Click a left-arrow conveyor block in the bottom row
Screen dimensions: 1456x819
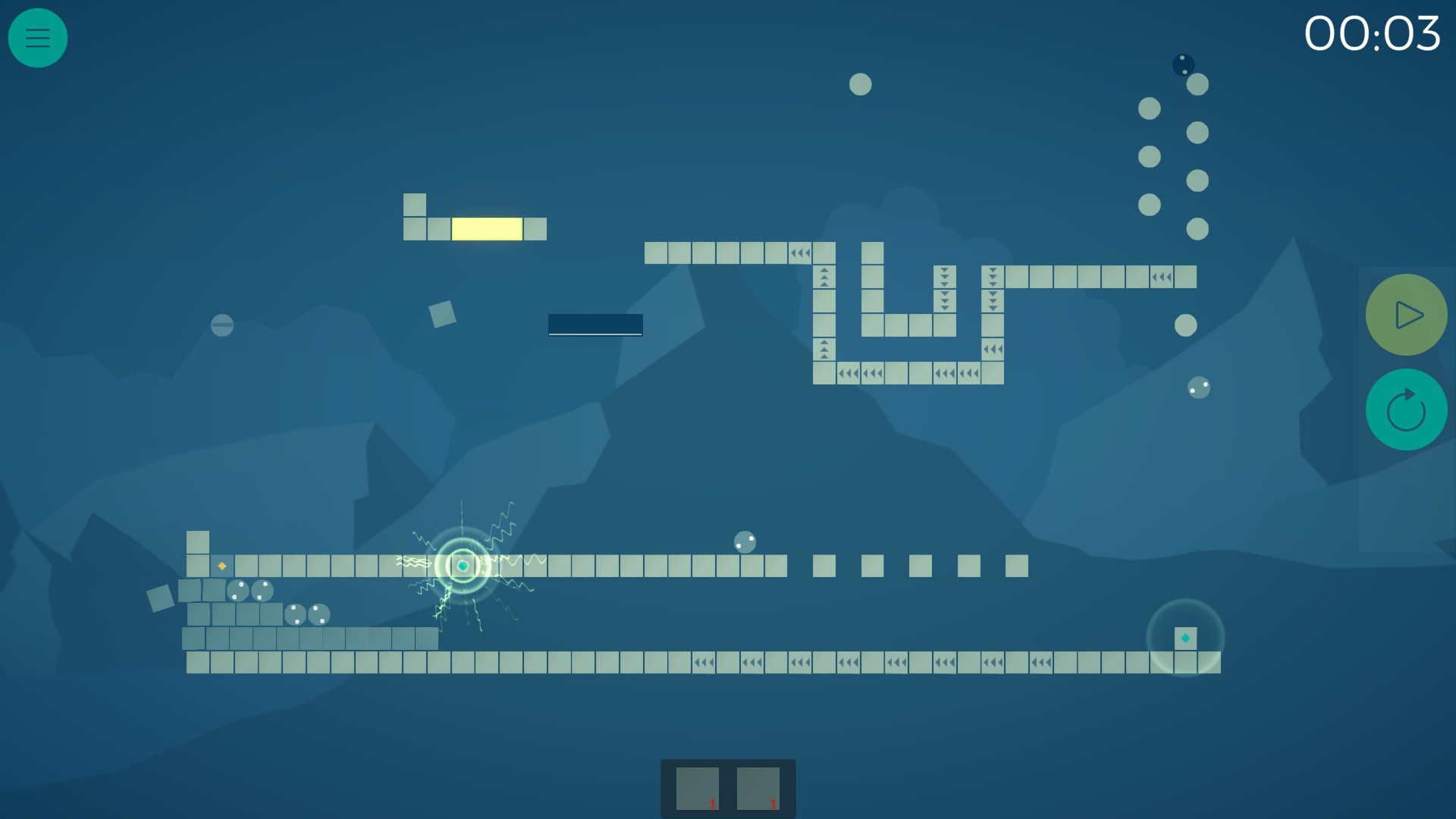tap(701, 661)
